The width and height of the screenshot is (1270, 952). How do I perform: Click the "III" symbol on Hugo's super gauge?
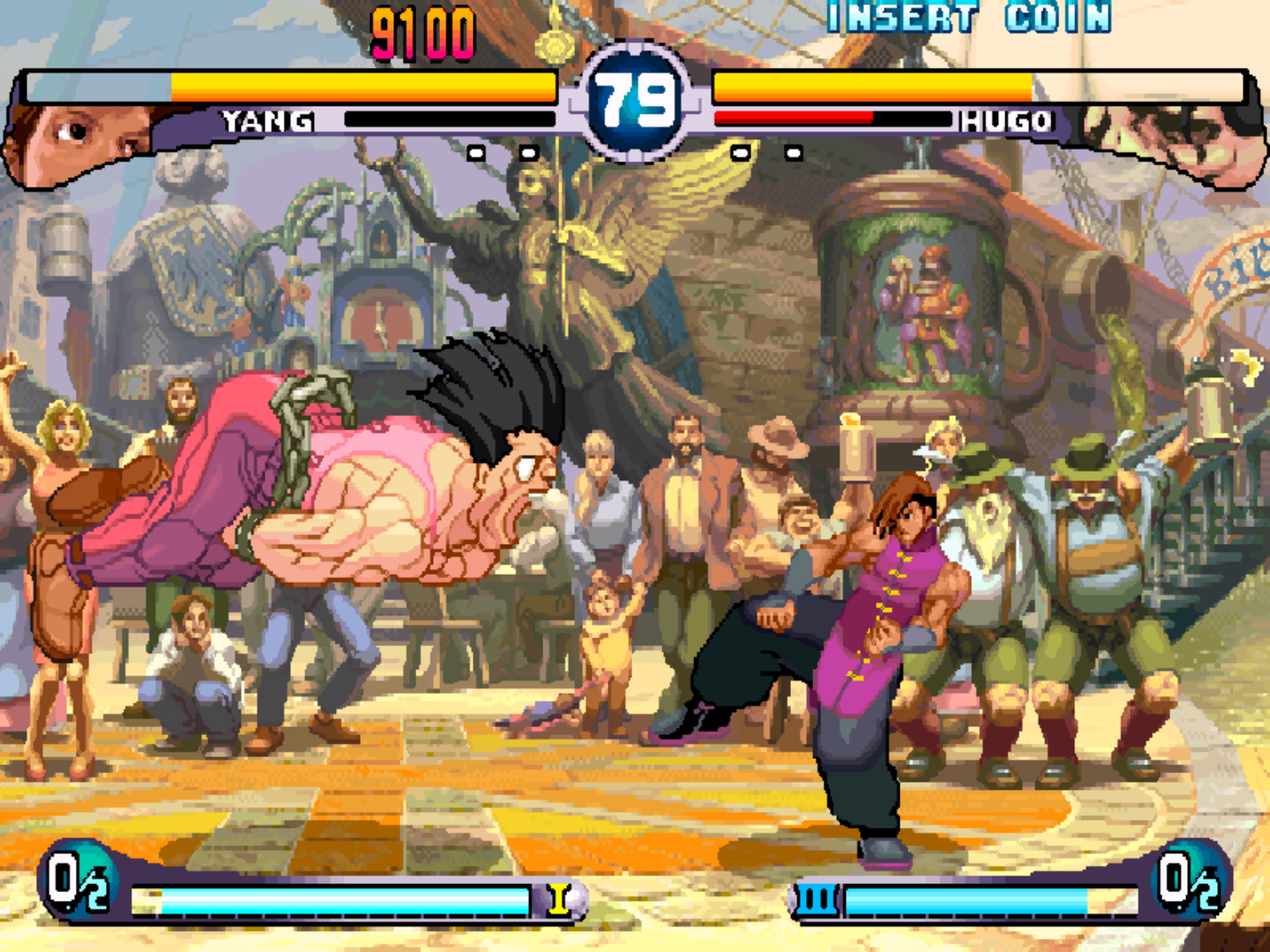pos(818,897)
